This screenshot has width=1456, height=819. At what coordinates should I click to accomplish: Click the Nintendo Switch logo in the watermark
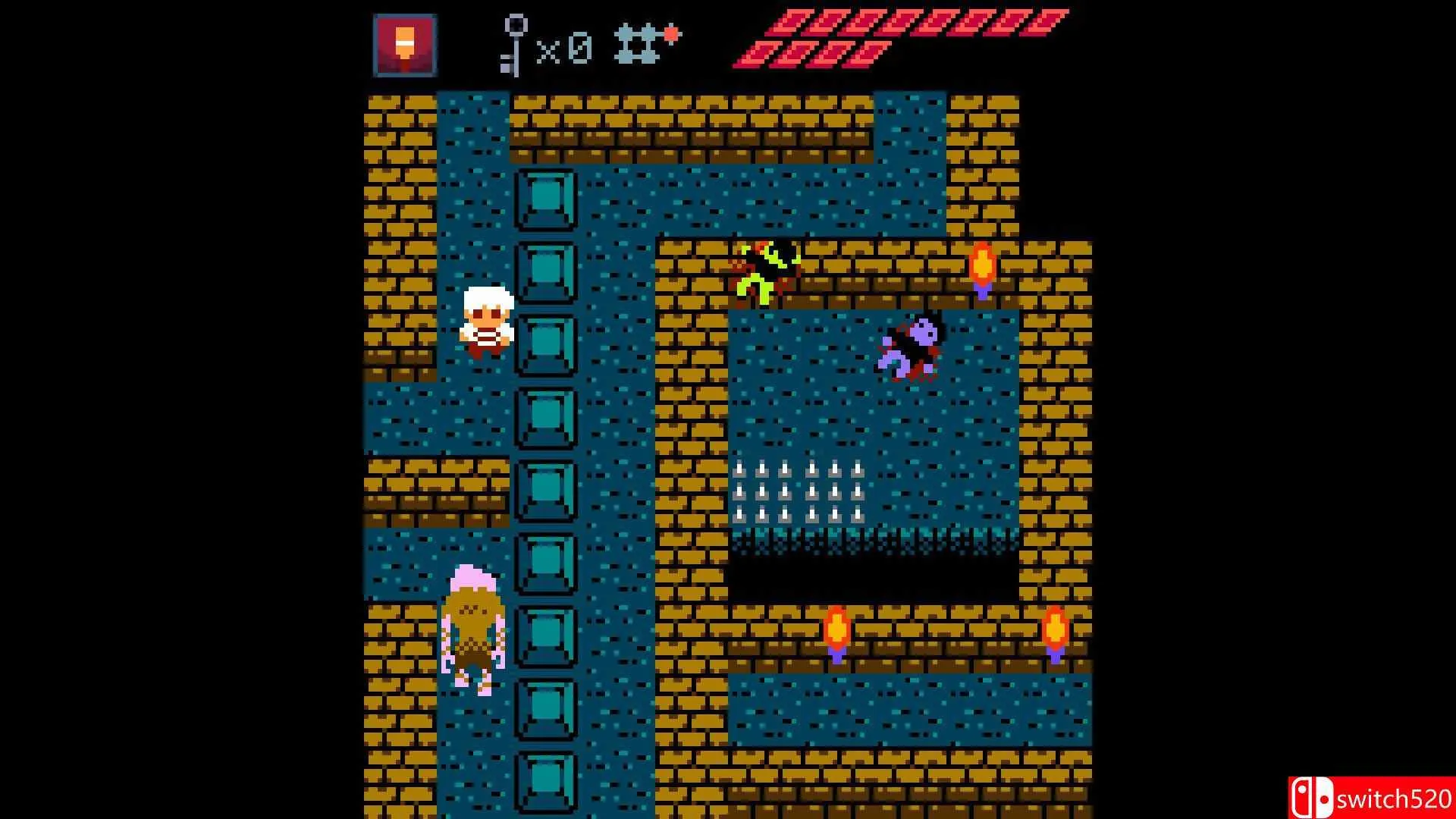click(x=1314, y=795)
